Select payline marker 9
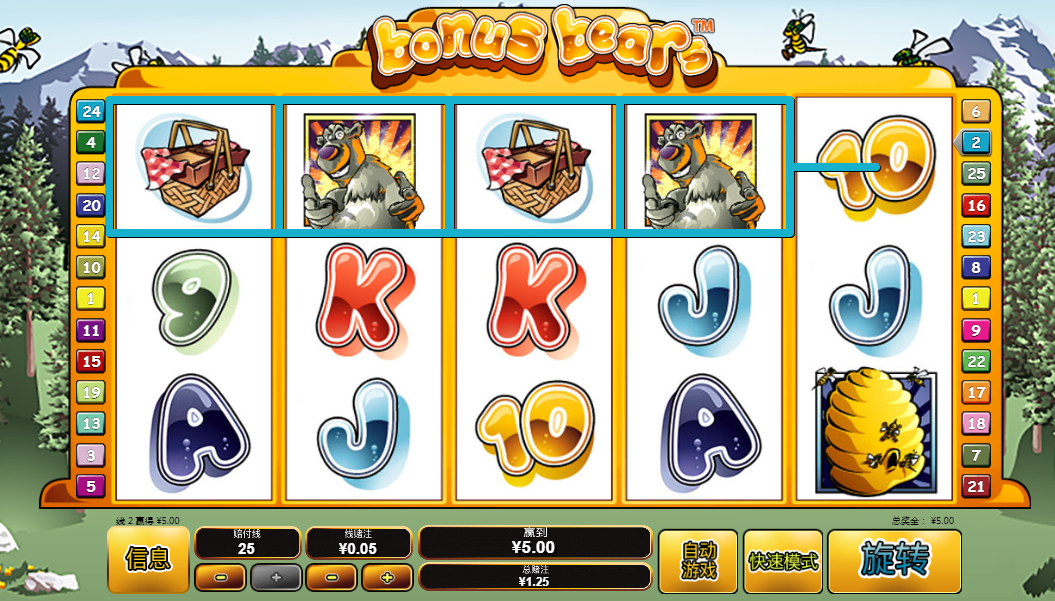The height and width of the screenshot is (601, 1055). (x=975, y=330)
